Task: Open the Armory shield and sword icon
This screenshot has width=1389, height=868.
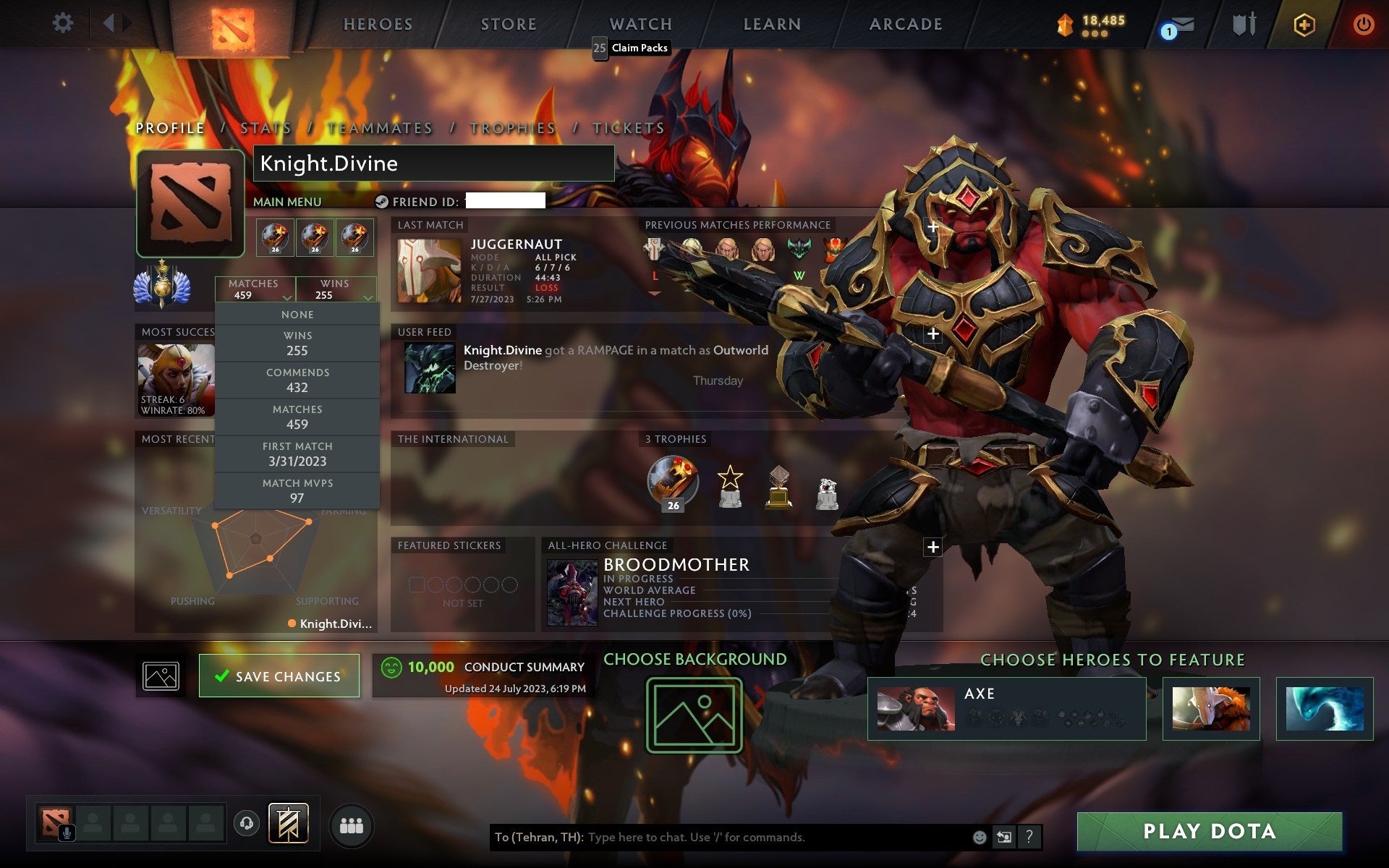Action: point(1245,24)
